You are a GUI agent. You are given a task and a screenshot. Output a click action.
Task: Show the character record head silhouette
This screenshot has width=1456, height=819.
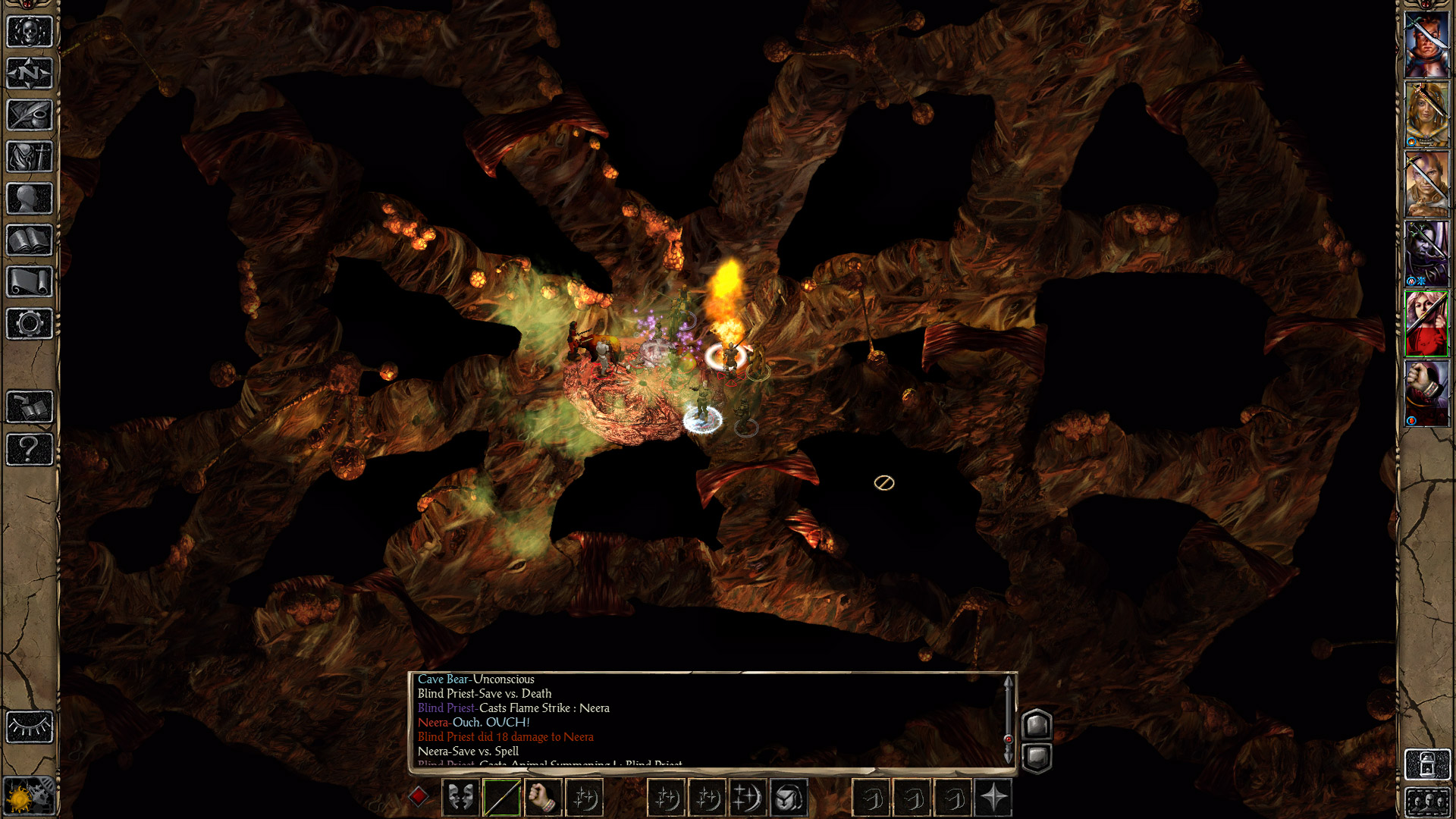click(30, 199)
